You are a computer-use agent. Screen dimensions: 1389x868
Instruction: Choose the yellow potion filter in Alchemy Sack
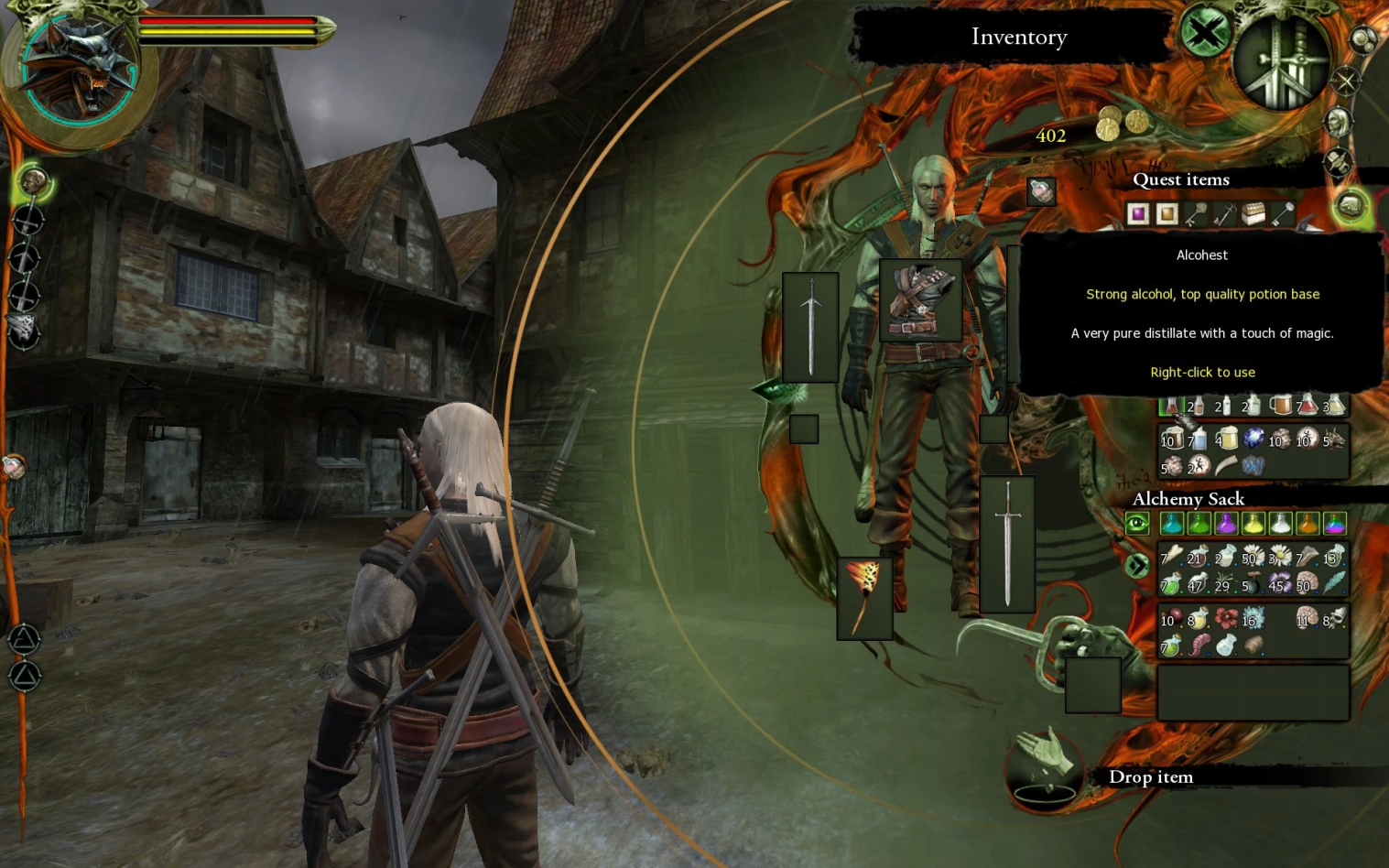click(1253, 524)
